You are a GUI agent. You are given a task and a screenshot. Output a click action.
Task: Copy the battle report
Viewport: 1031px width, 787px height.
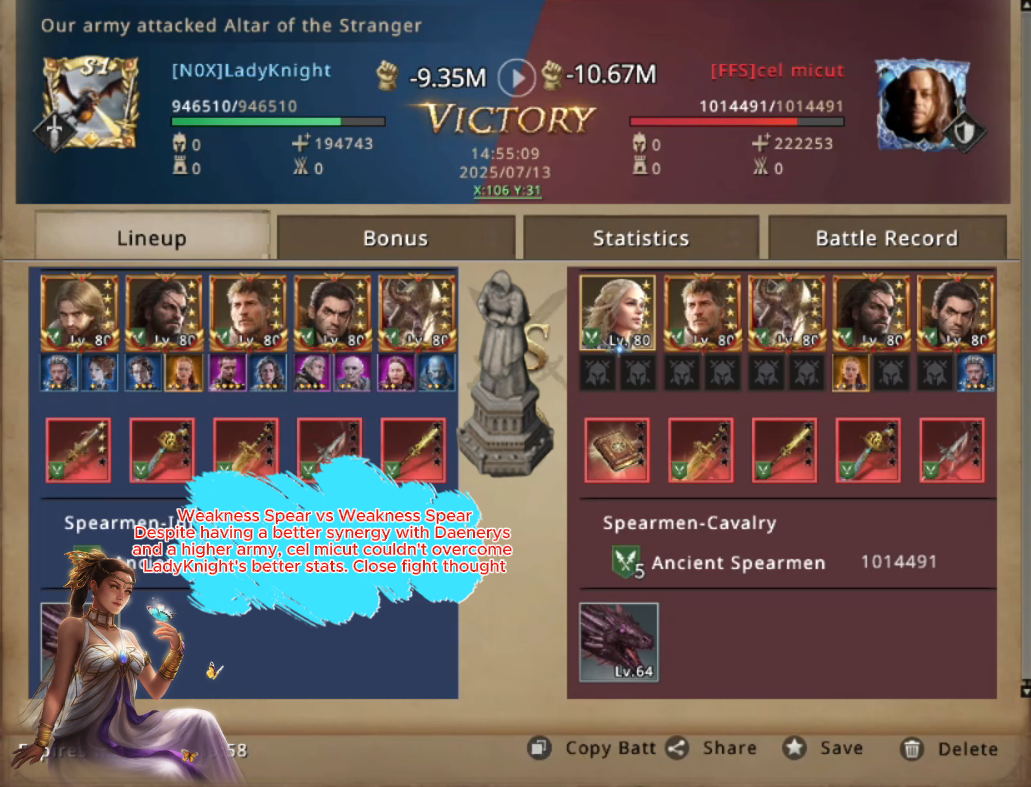coord(596,748)
